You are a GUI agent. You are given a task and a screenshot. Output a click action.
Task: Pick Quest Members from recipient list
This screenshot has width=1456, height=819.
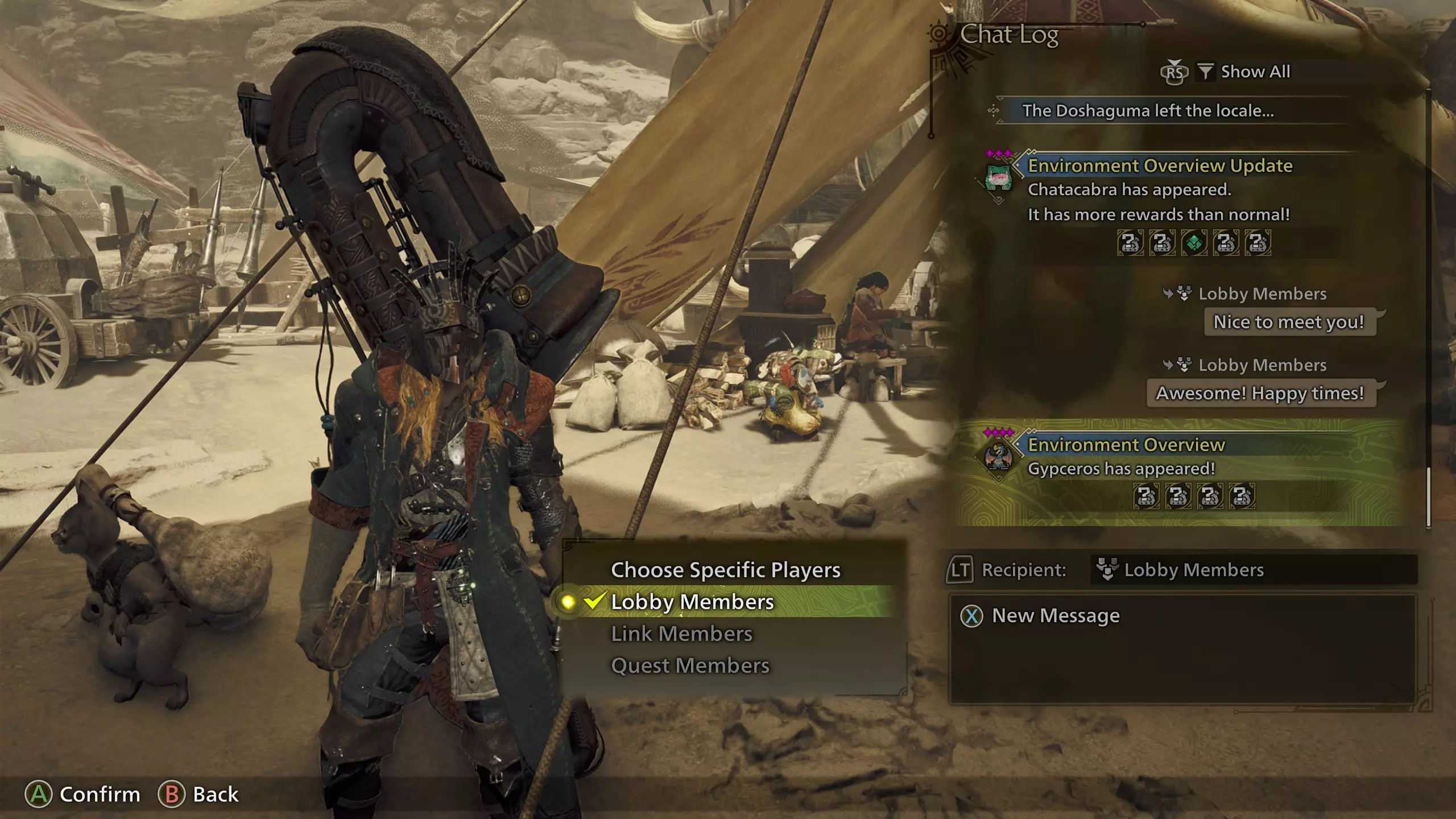point(690,665)
